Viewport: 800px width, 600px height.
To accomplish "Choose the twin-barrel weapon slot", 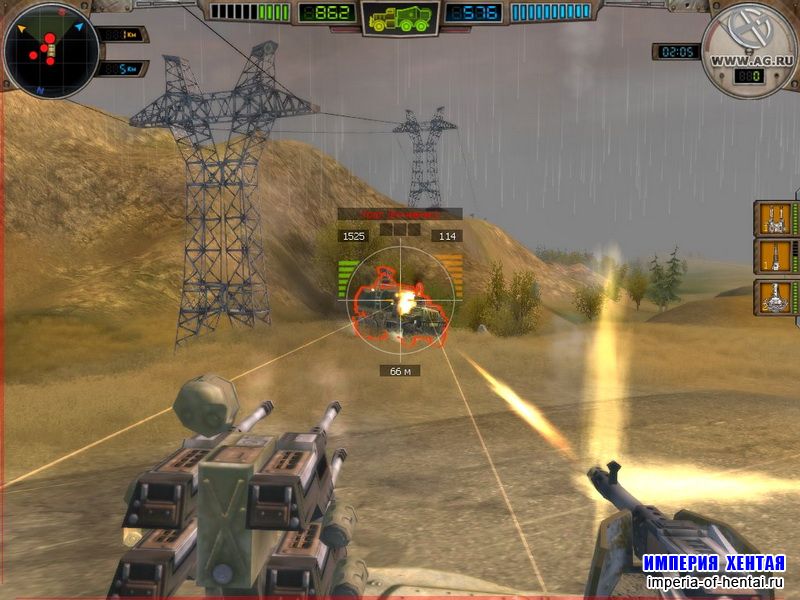I will pyautogui.click(x=773, y=218).
